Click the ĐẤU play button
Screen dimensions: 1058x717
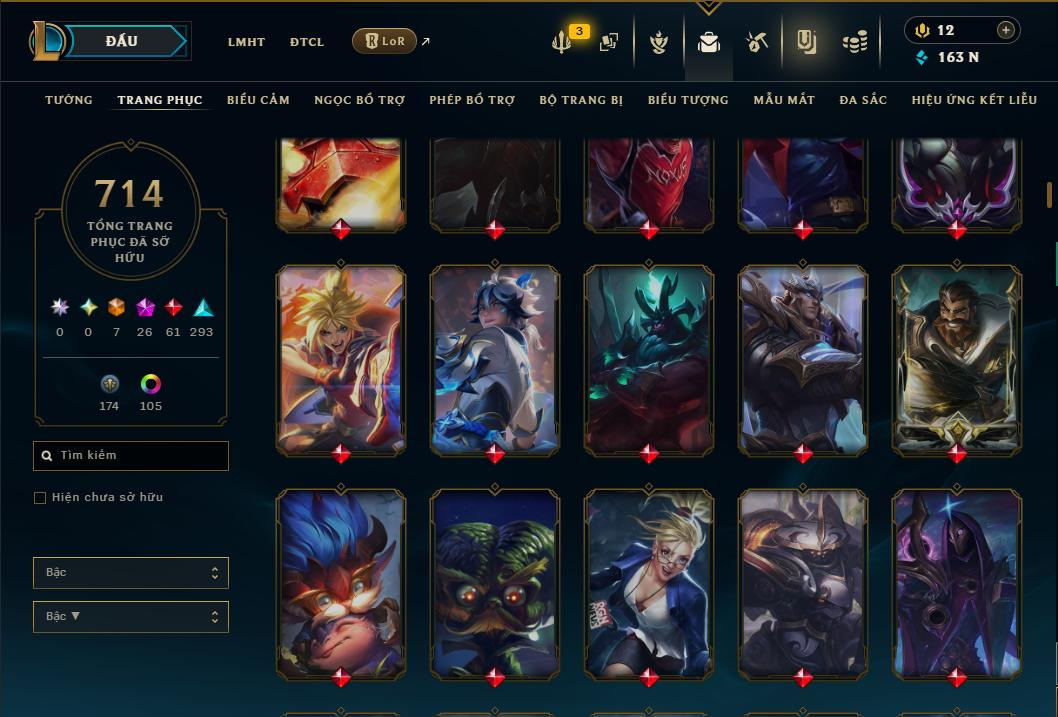pos(122,41)
